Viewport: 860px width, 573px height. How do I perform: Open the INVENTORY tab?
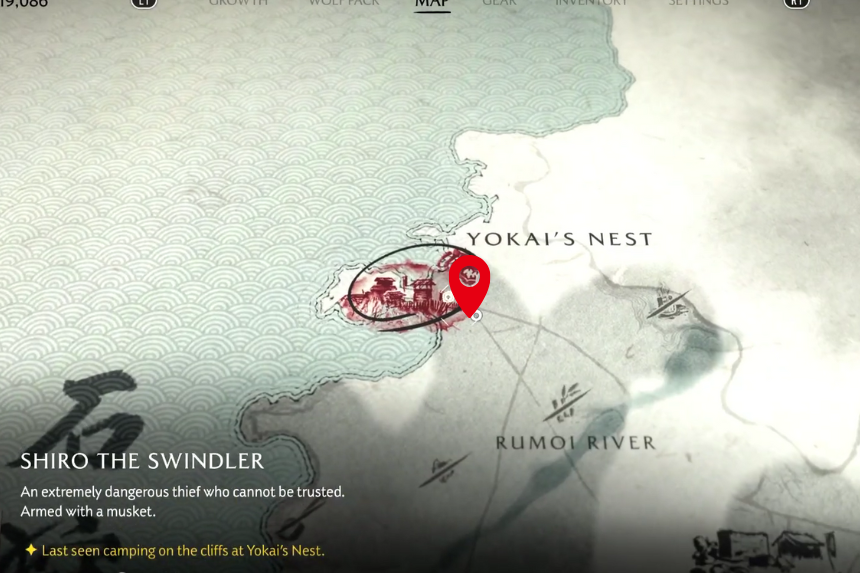(x=592, y=4)
